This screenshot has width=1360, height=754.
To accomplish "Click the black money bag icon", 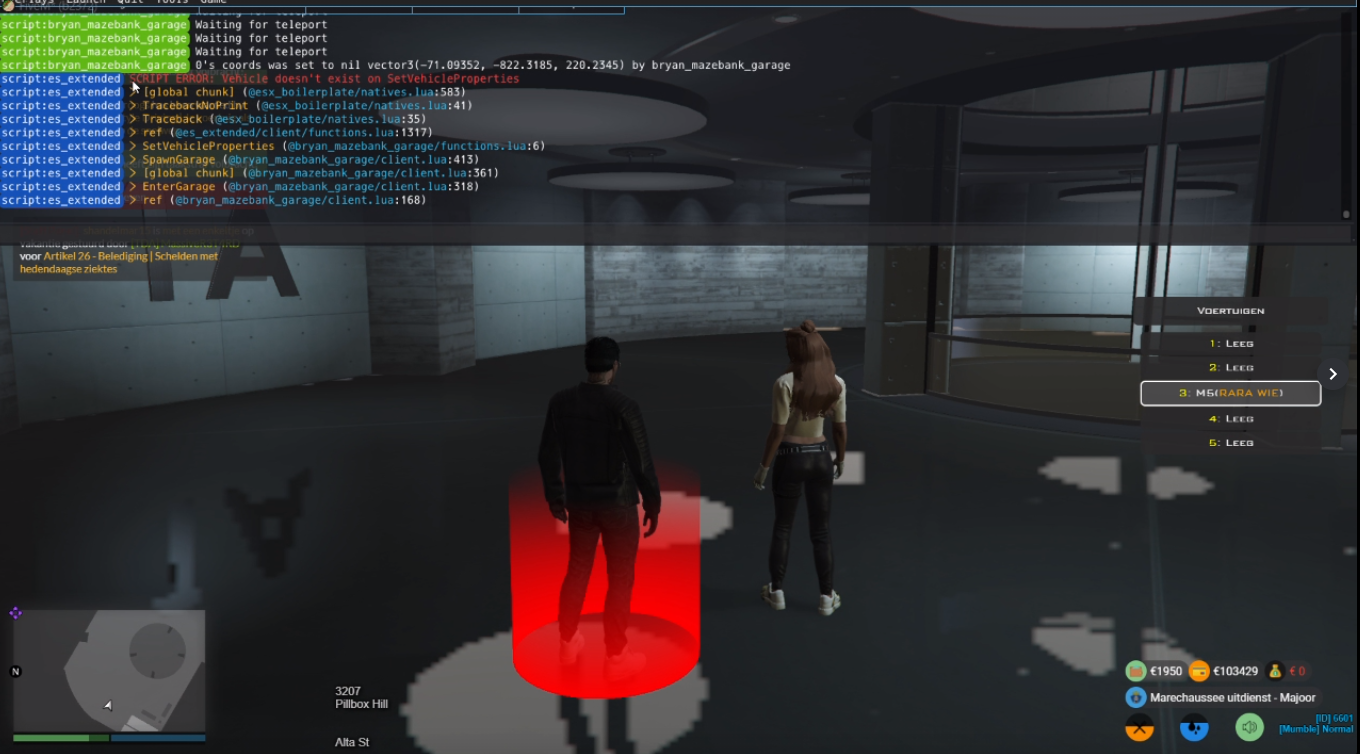I will [x=1276, y=672].
